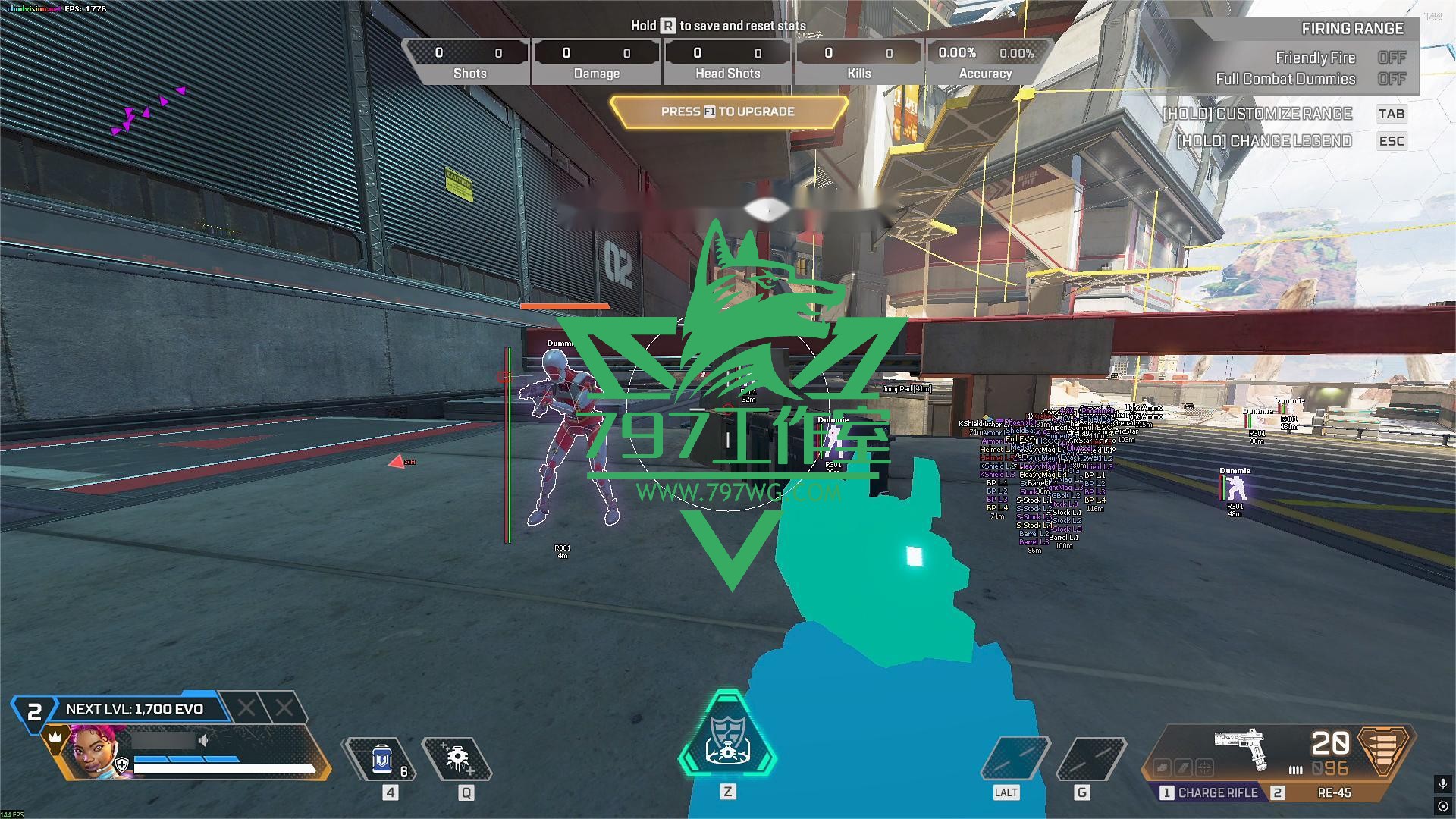Toggle the Full Combat Dummies setting
The image size is (1456, 819).
tap(1392, 79)
